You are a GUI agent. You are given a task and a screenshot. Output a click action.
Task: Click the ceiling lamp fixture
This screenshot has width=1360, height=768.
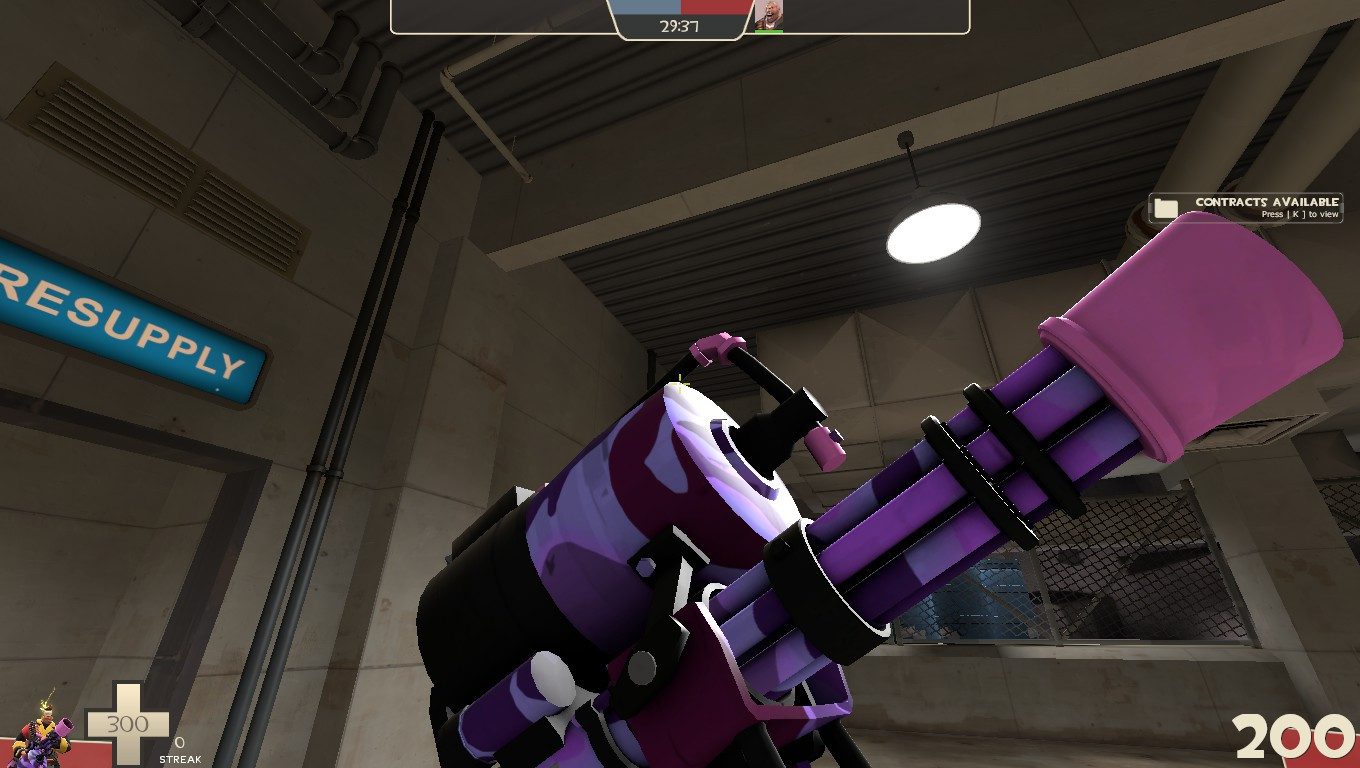tap(934, 230)
